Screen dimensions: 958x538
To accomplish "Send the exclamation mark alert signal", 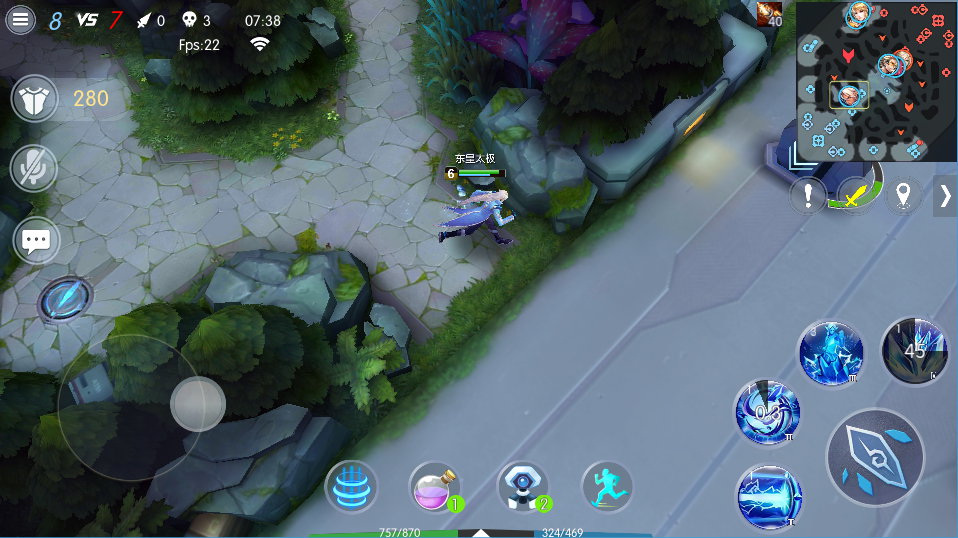I will [x=808, y=196].
